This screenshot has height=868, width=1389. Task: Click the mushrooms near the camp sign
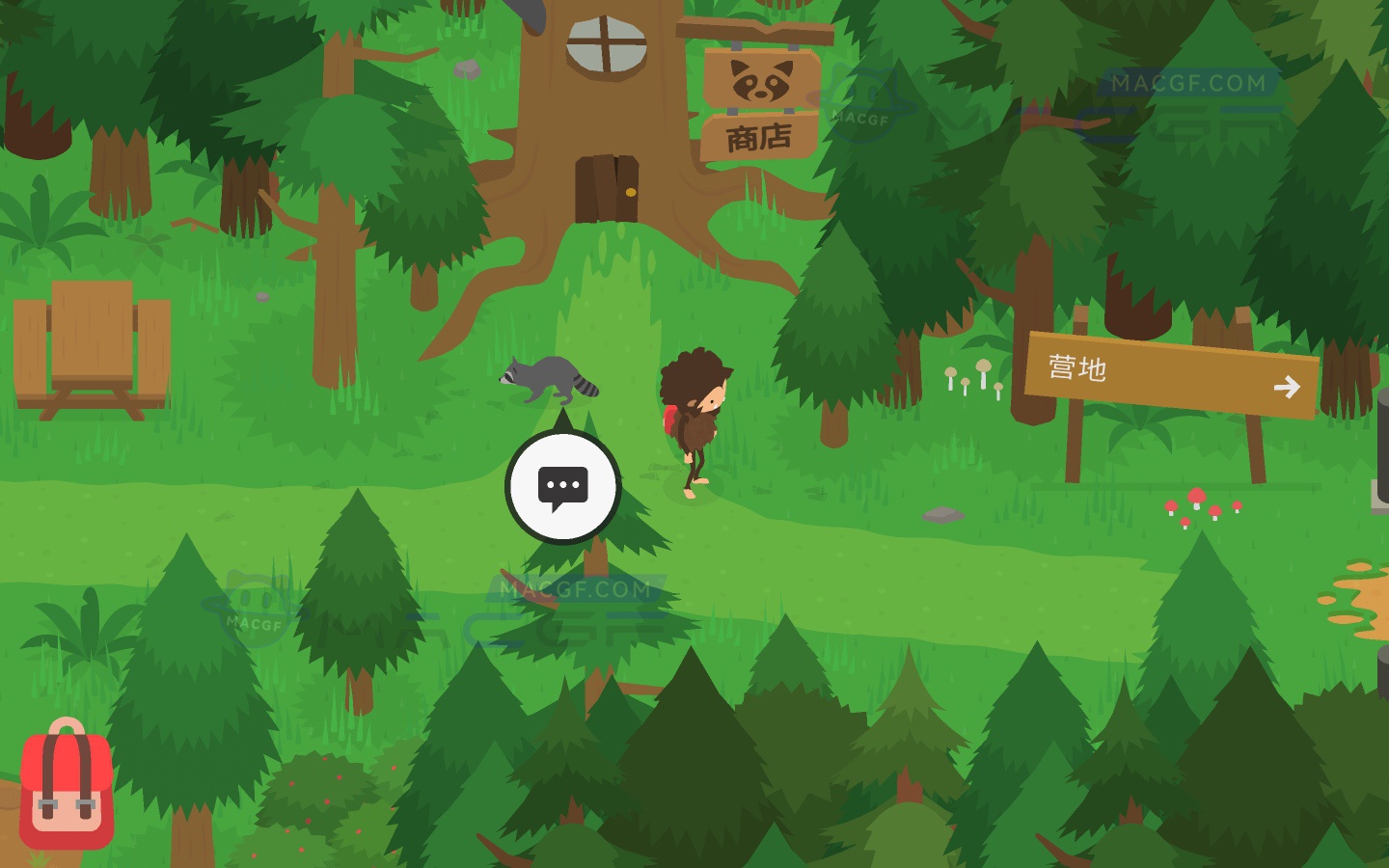(x=974, y=376)
